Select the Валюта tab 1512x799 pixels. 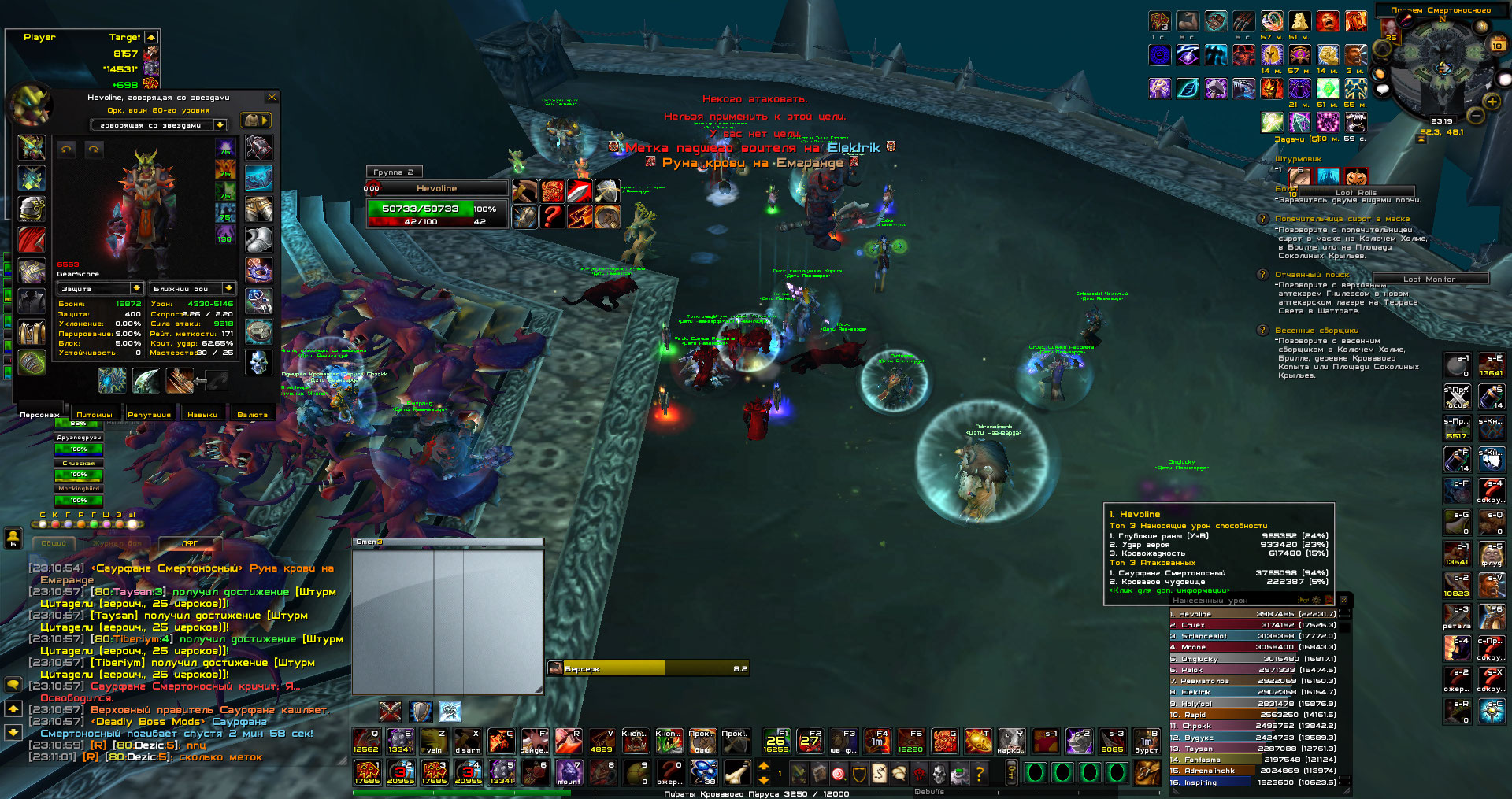[x=252, y=414]
